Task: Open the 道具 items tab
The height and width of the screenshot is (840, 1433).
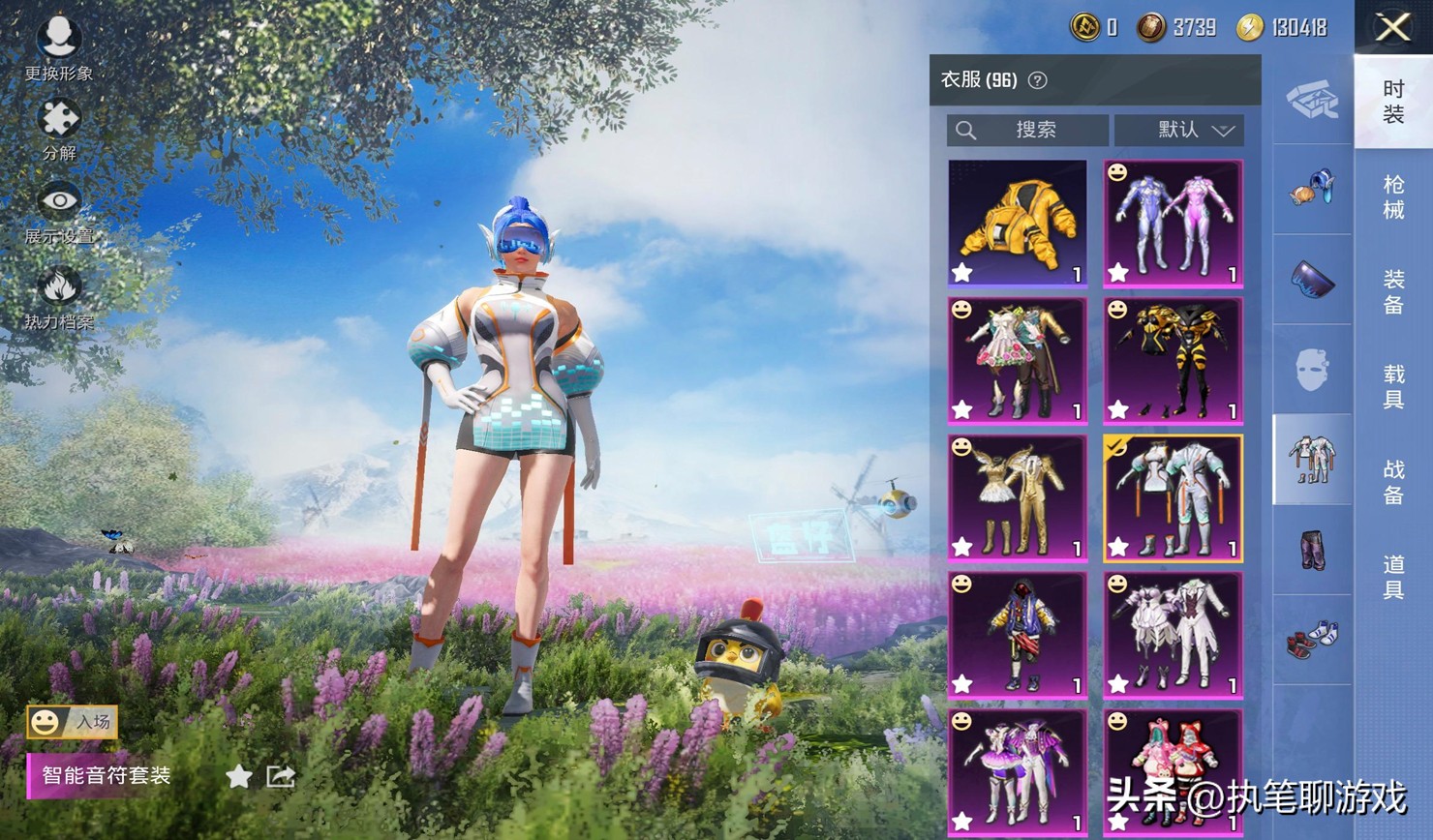Action: click(x=1393, y=576)
